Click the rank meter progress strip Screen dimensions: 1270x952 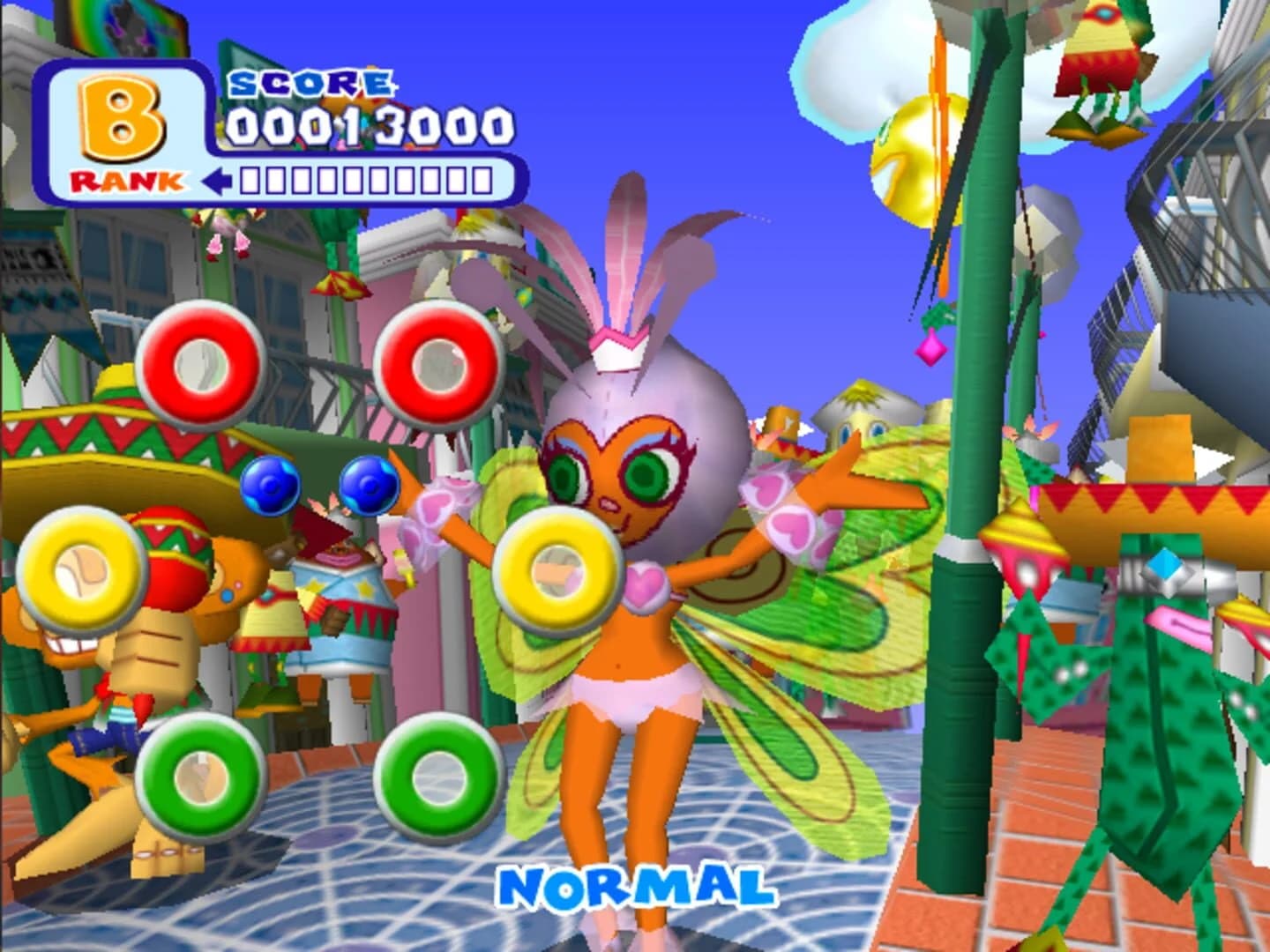(x=364, y=179)
